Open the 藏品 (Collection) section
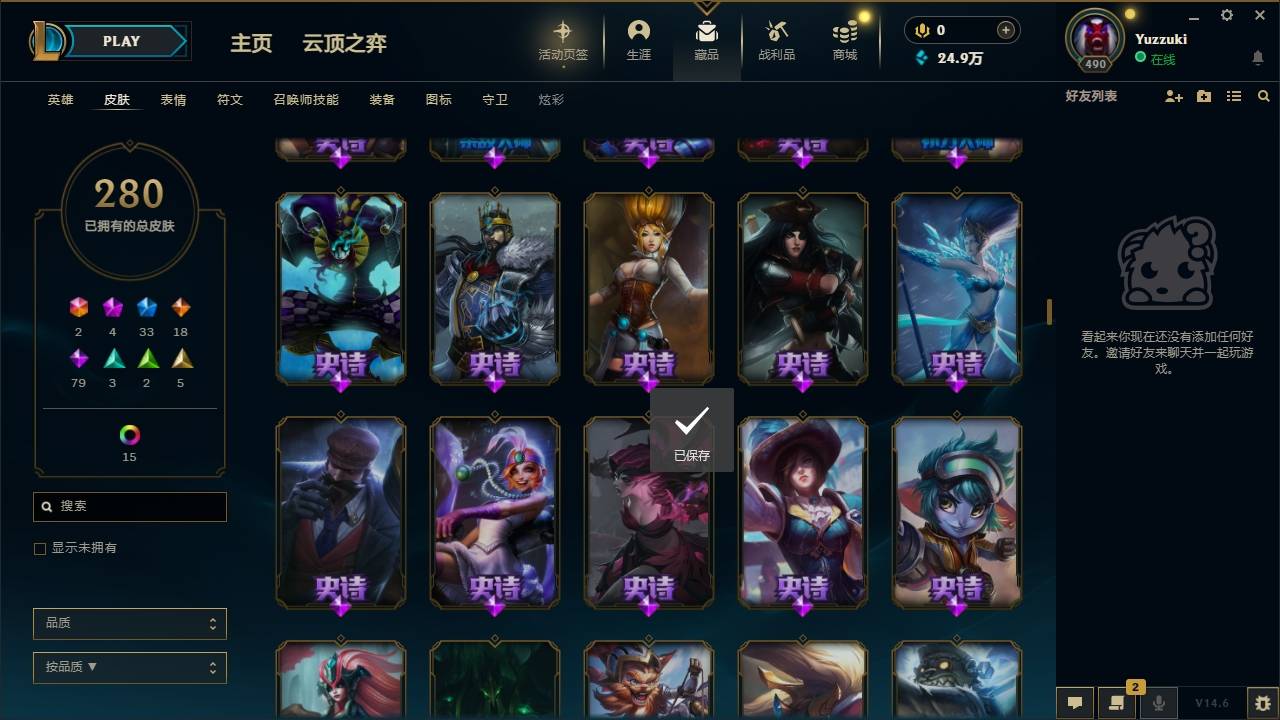Viewport: 1280px width, 720px height. tap(706, 40)
